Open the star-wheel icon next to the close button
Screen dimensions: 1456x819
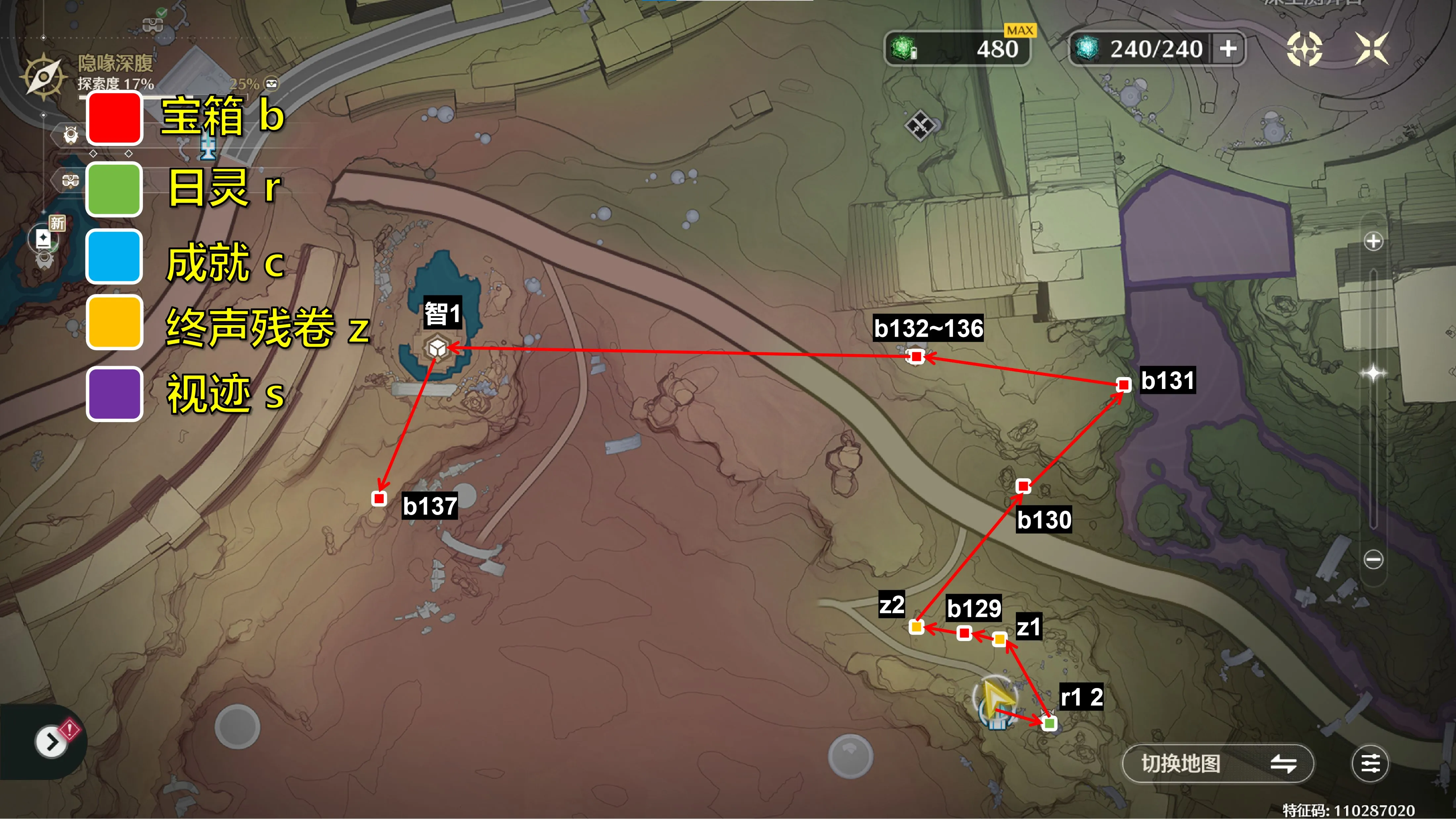[1304, 49]
